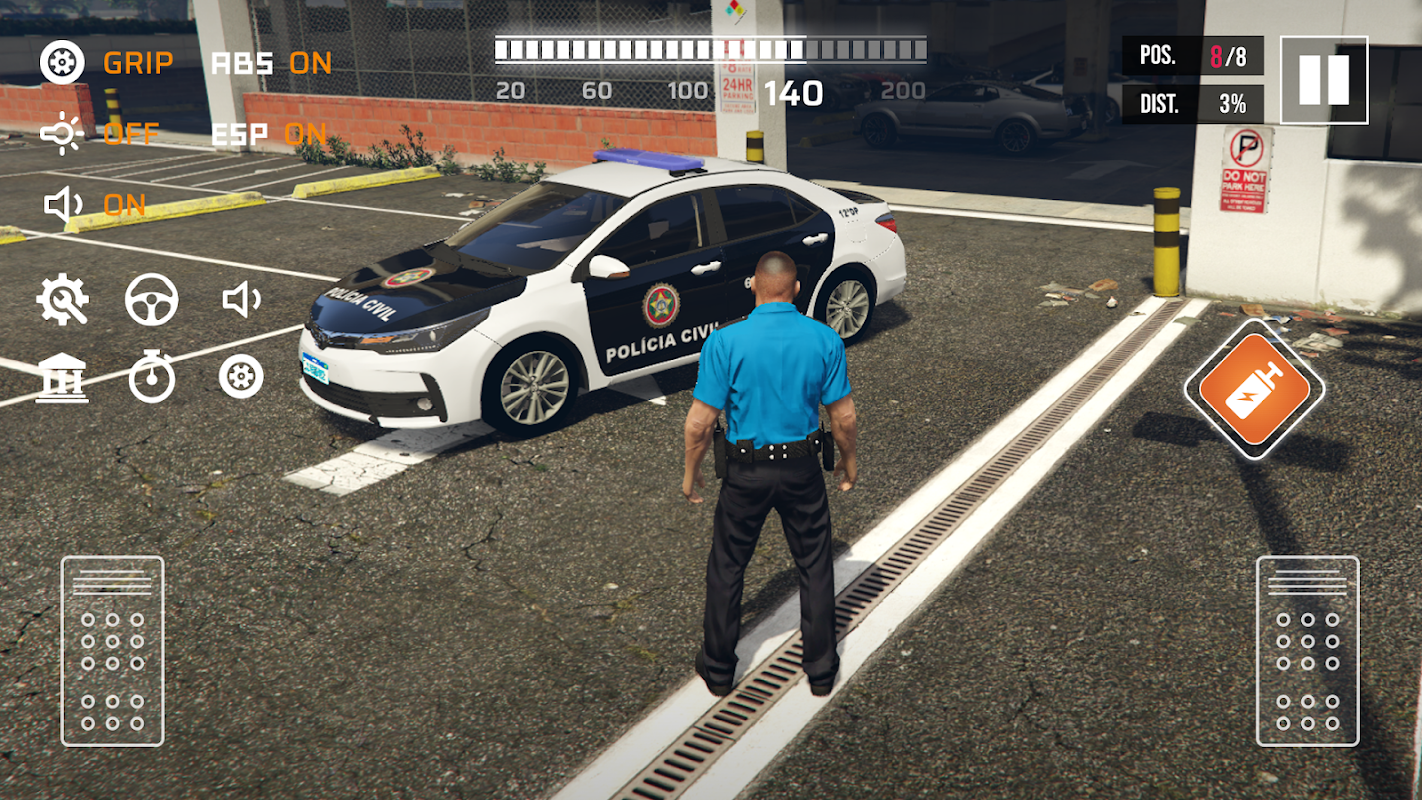This screenshot has height=800, width=1422.
Task: Toggle the ESP stability control
Action: pyautogui.click(x=269, y=134)
